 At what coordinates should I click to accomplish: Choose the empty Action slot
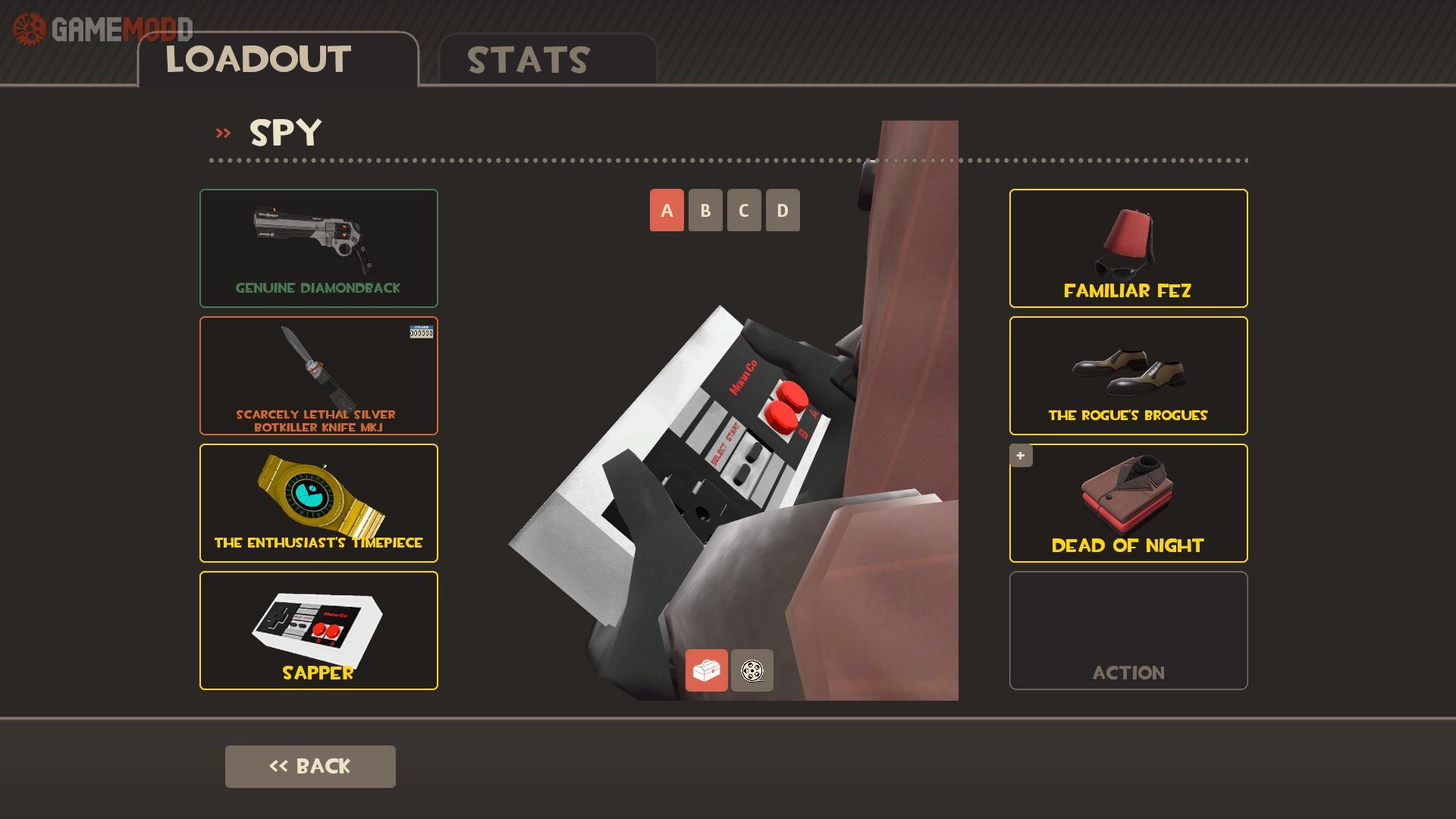(x=1128, y=630)
